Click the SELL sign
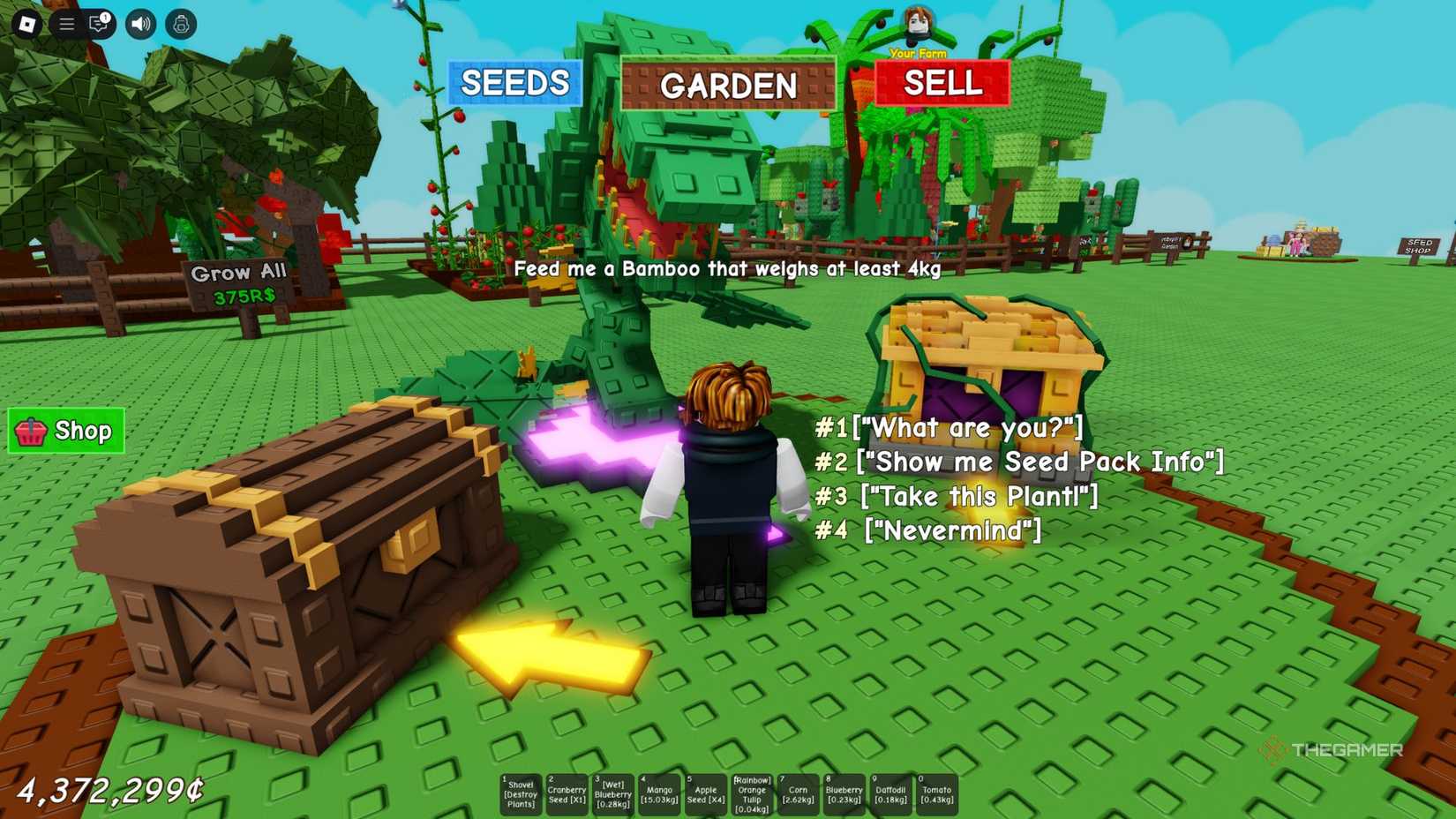 (x=941, y=84)
